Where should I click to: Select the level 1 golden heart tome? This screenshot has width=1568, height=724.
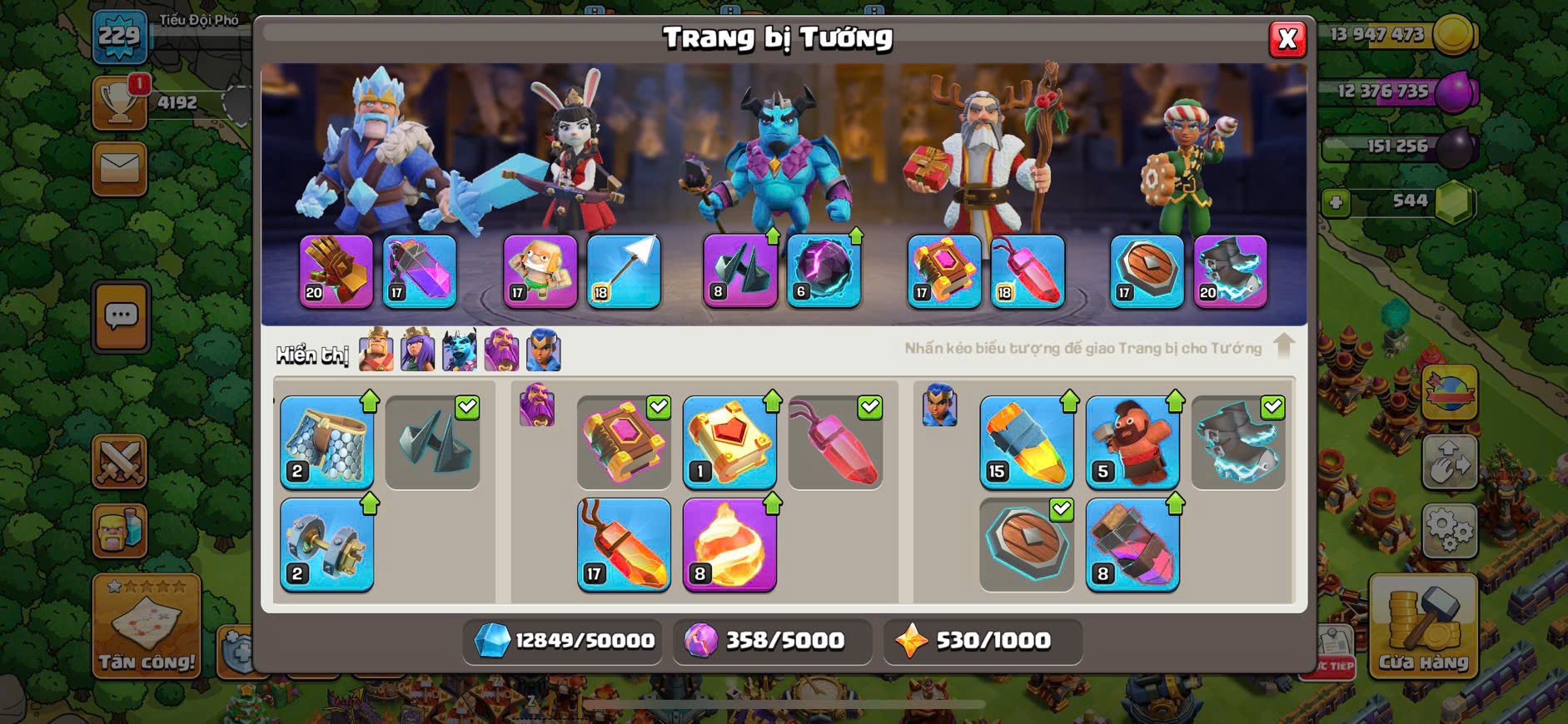click(x=729, y=442)
